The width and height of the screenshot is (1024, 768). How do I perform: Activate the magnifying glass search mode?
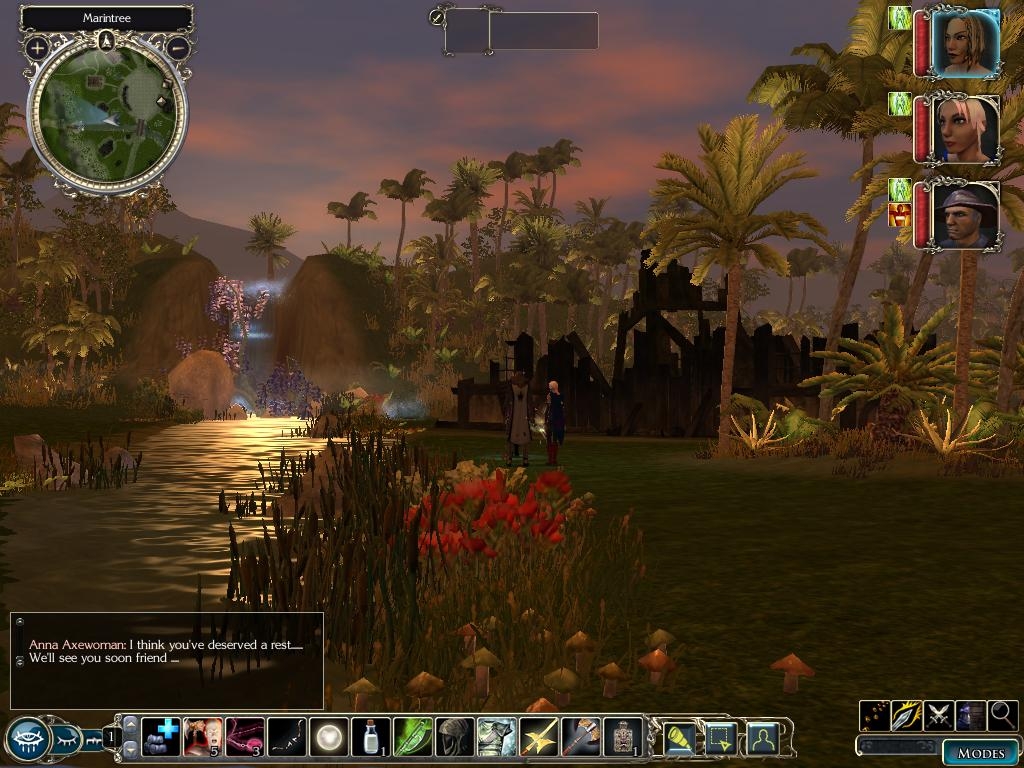1003,715
